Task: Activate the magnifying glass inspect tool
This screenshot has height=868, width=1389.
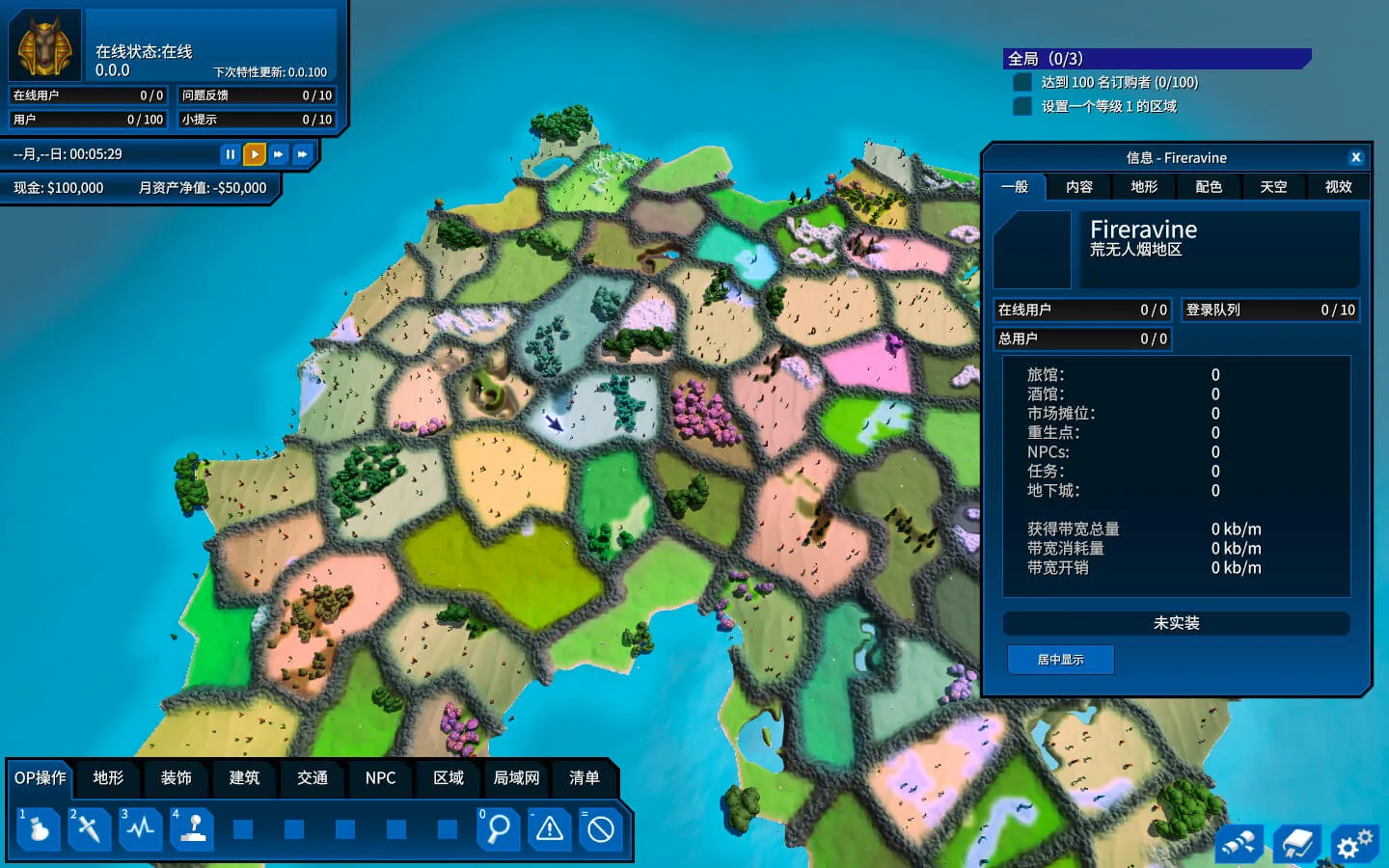Action: 499,829
